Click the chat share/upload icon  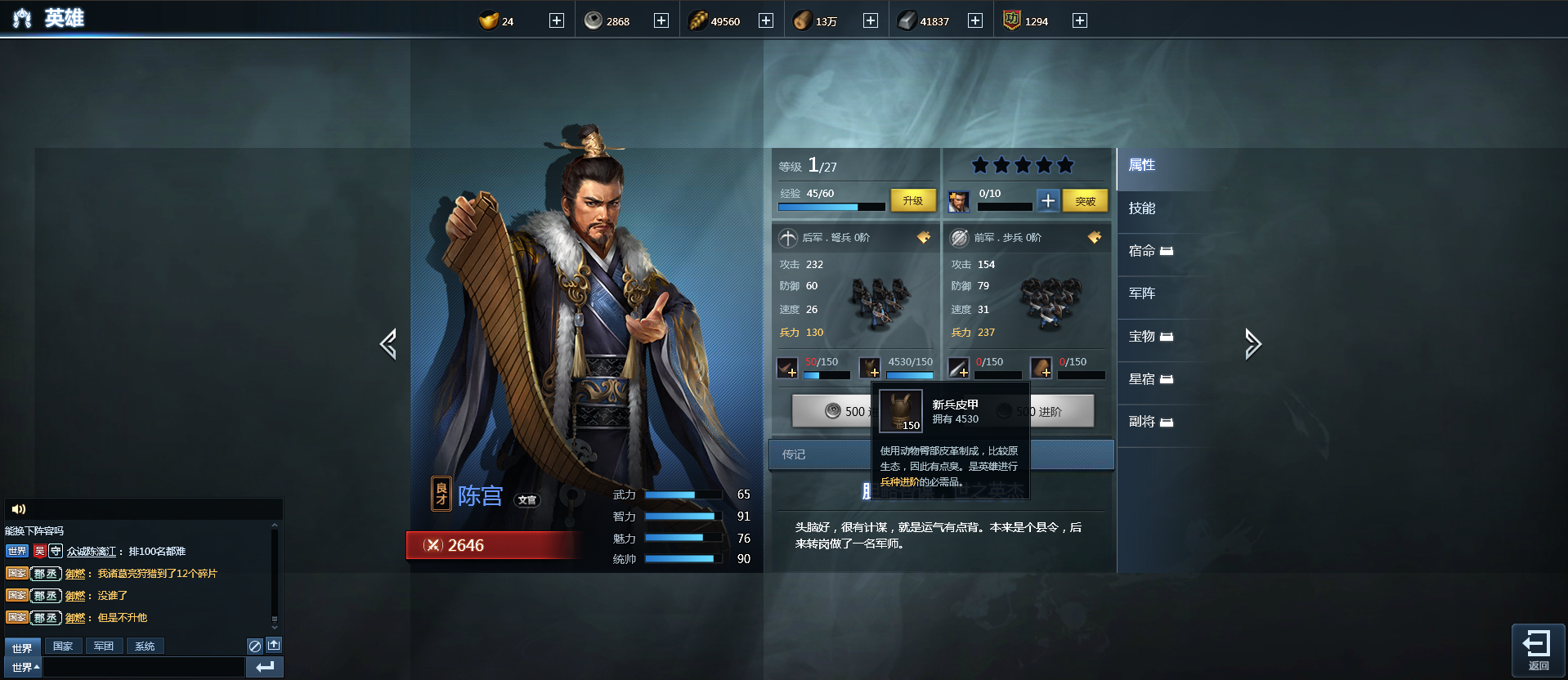[274, 645]
